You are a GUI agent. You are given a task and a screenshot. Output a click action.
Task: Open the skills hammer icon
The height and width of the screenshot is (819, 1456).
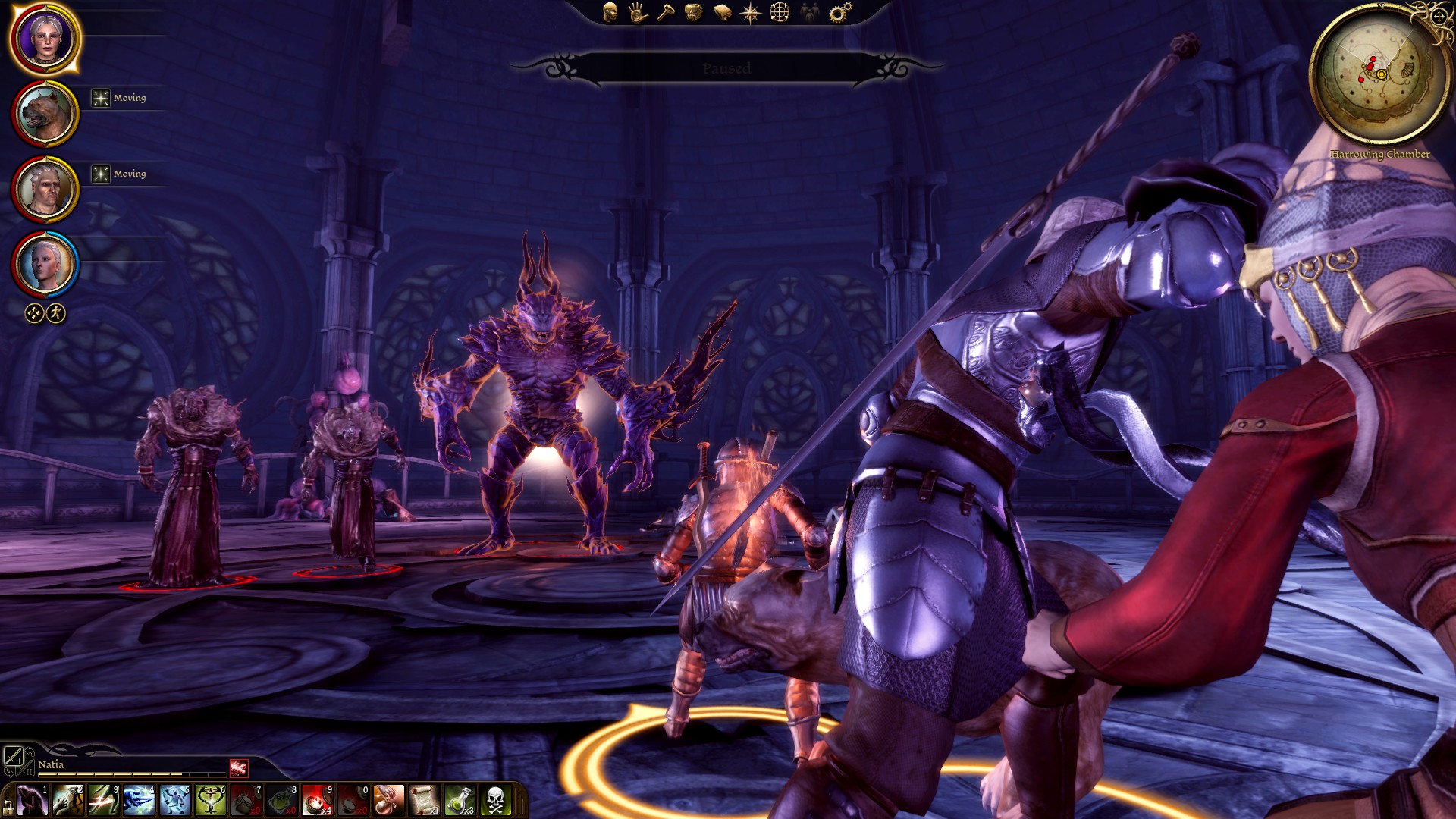[666, 12]
